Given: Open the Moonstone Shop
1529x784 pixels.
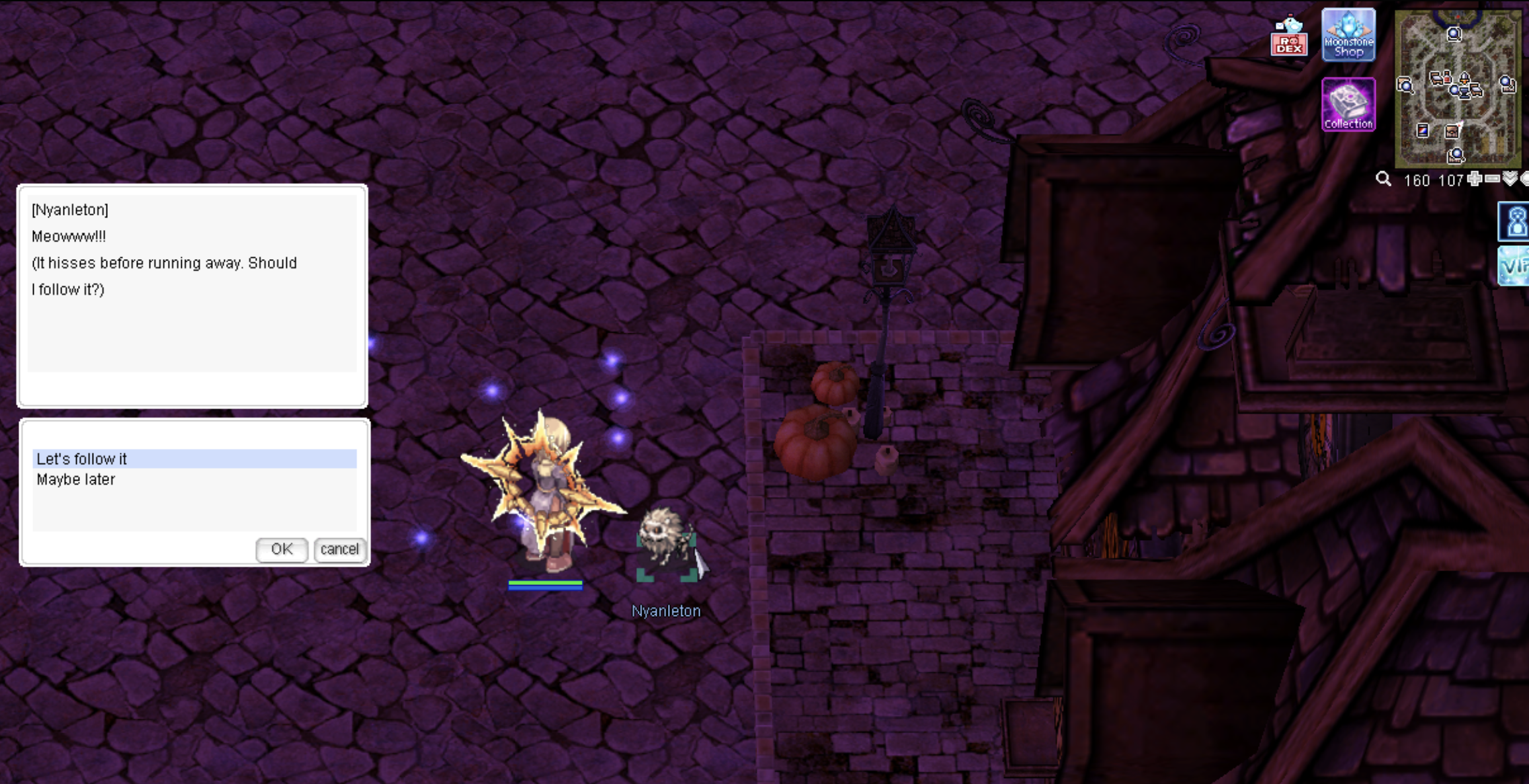Looking at the screenshot, I should pyautogui.click(x=1348, y=35).
